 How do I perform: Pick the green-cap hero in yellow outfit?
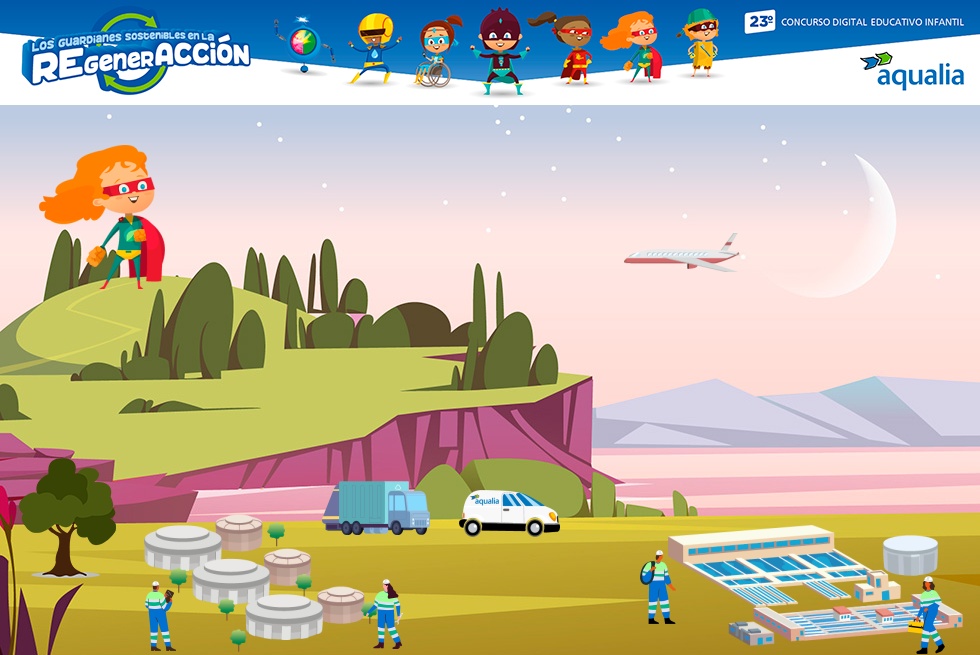[700, 43]
